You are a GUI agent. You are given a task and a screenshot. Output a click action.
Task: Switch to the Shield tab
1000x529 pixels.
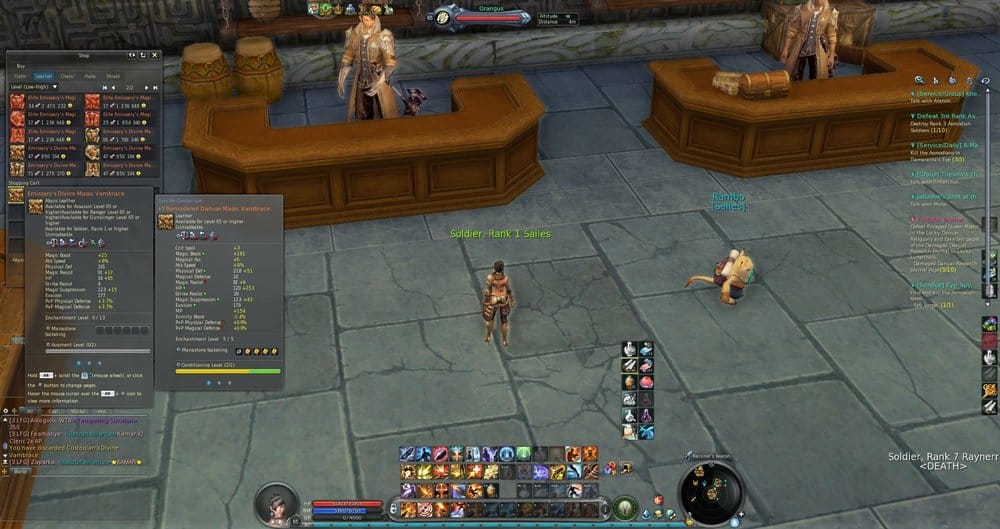113,75
